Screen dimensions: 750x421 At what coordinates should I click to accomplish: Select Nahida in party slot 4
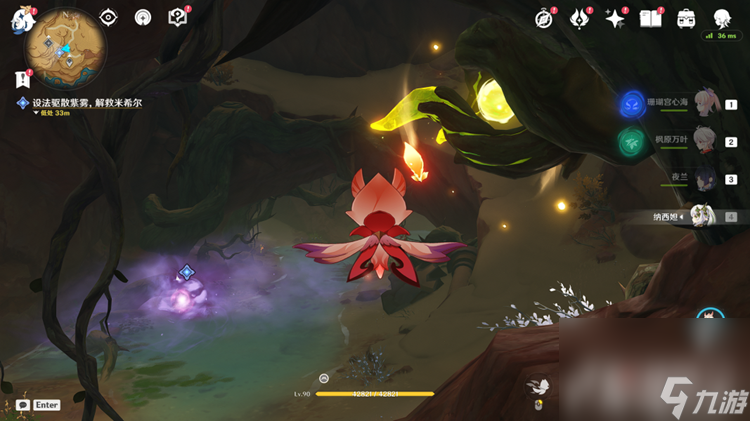click(705, 215)
